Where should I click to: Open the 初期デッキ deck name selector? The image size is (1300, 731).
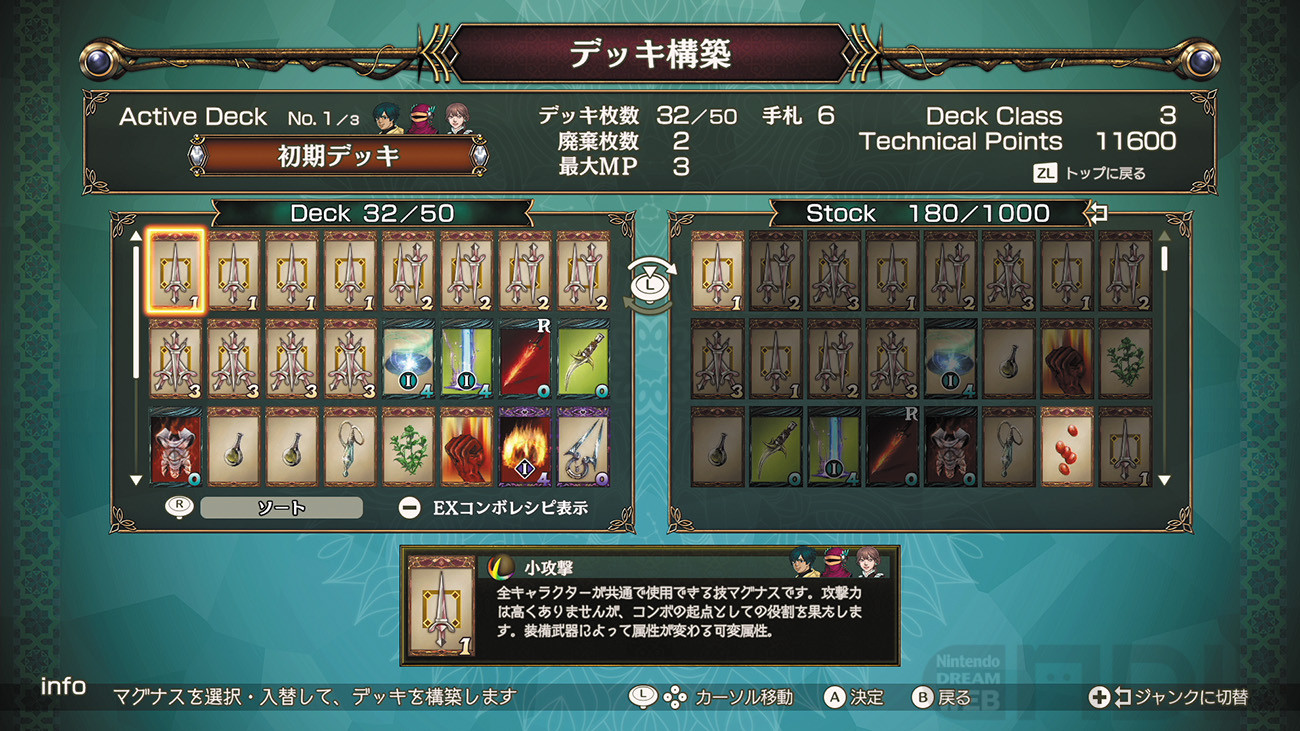coord(338,156)
